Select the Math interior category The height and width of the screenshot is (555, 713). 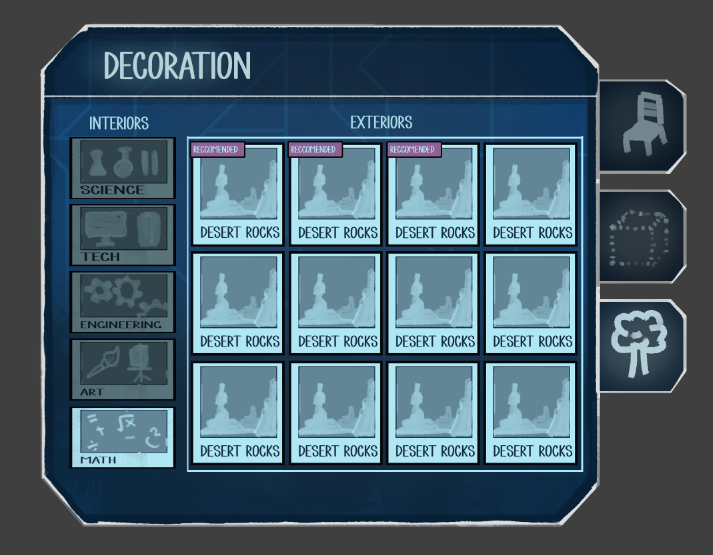[x=122, y=437]
